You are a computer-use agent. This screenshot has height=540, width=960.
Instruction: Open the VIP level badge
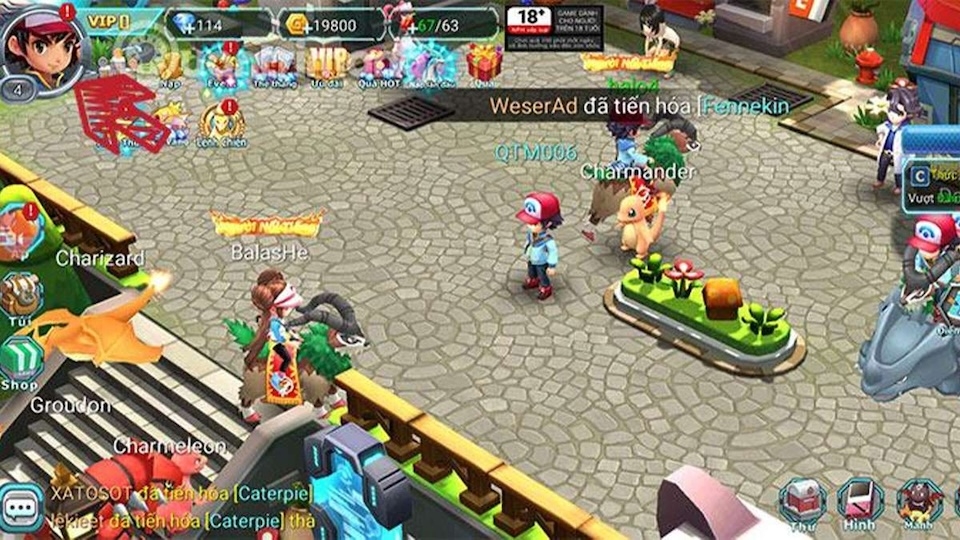pyautogui.click(x=109, y=20)
